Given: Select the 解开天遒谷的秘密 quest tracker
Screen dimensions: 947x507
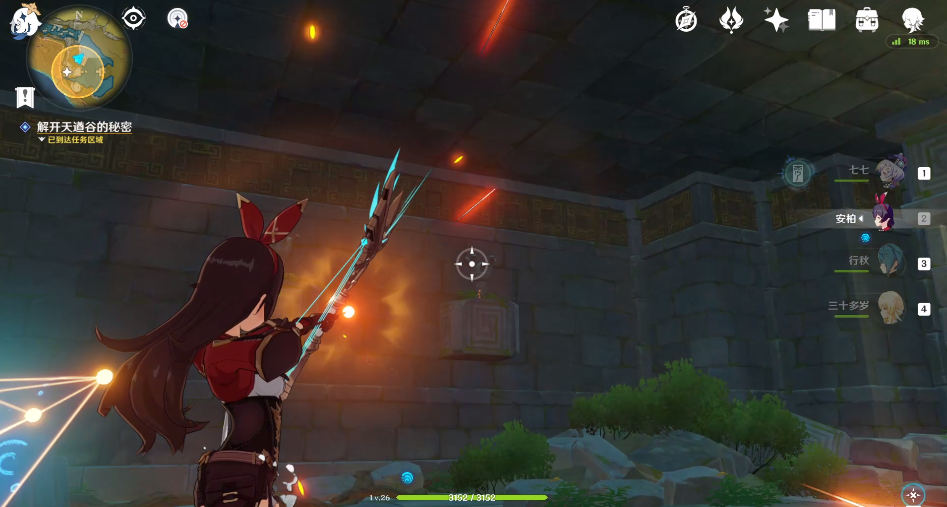Looking at the screenshot, I should 84,127.
